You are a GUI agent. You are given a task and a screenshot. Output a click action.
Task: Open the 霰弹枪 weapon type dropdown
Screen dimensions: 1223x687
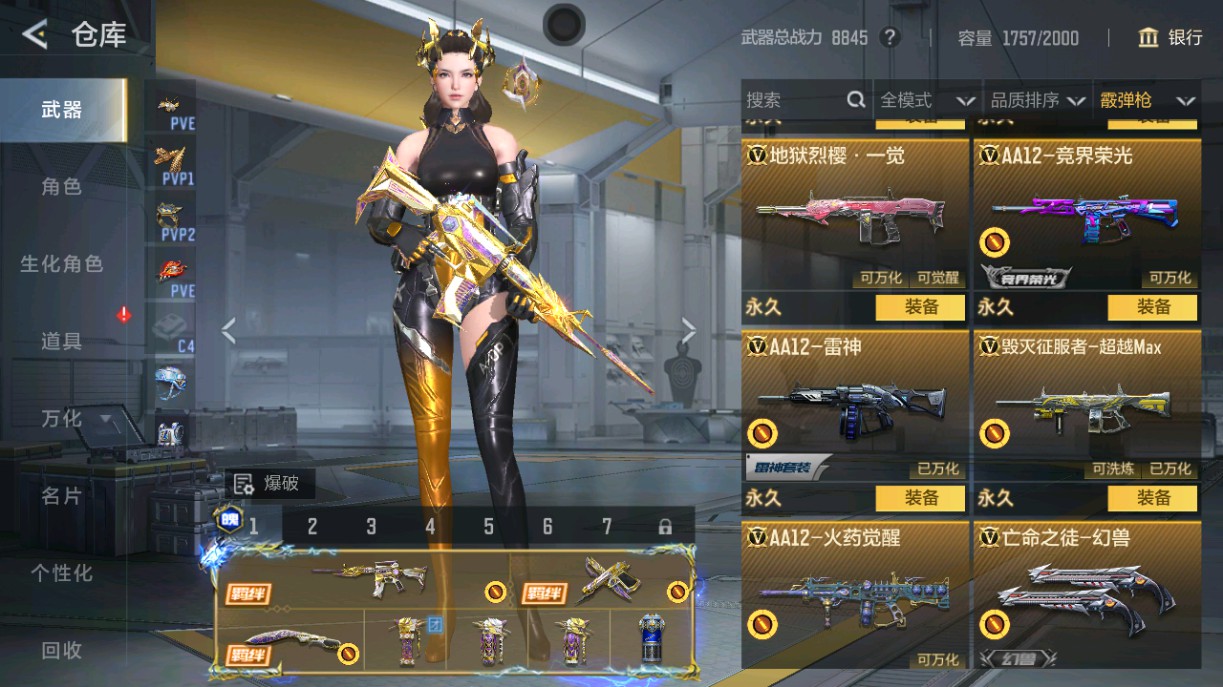tap(1147, 100)
